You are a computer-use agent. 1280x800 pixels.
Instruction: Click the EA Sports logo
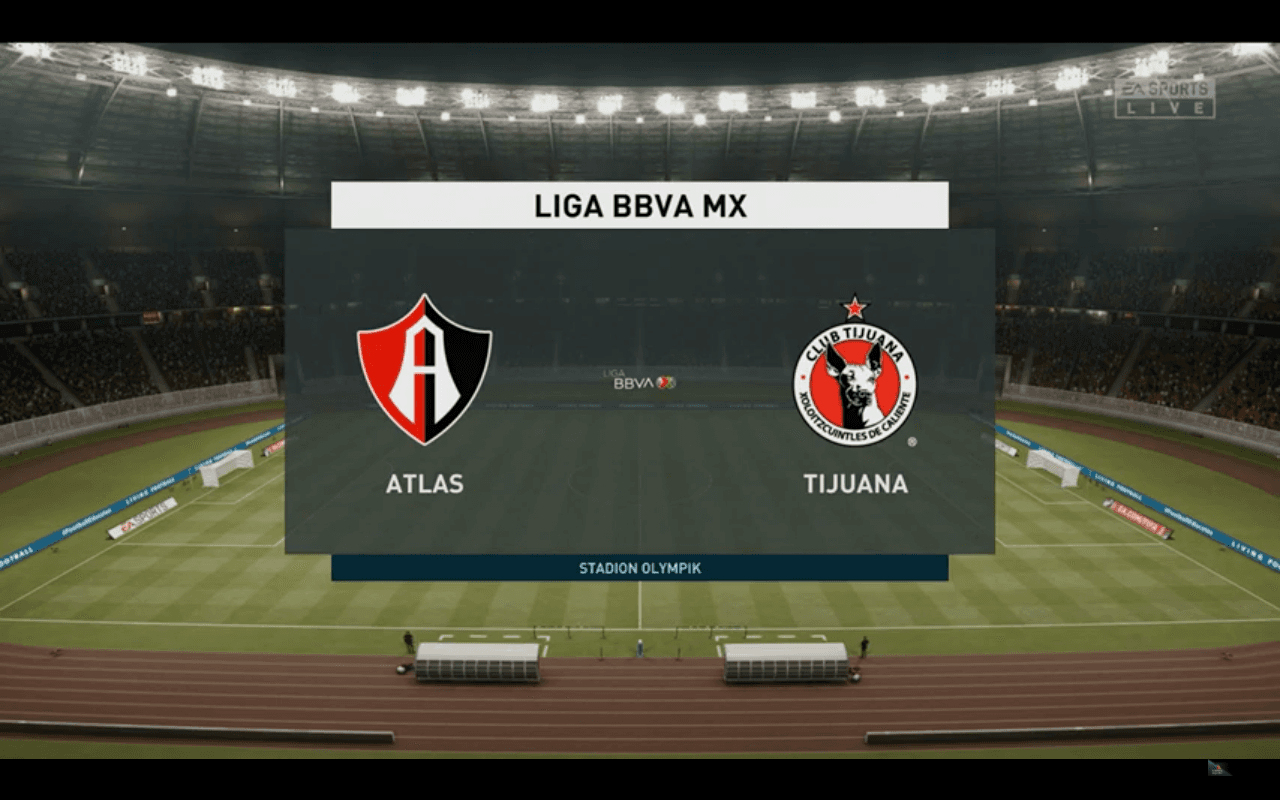(x=1167, y=90)
